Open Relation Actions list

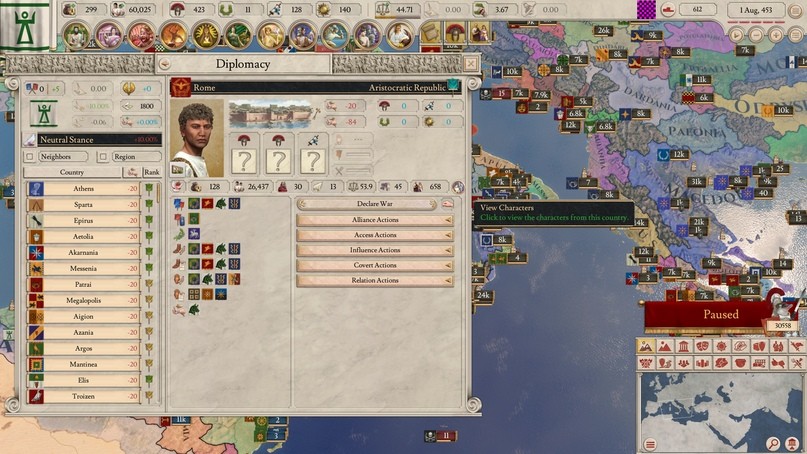tap(374, 280)
